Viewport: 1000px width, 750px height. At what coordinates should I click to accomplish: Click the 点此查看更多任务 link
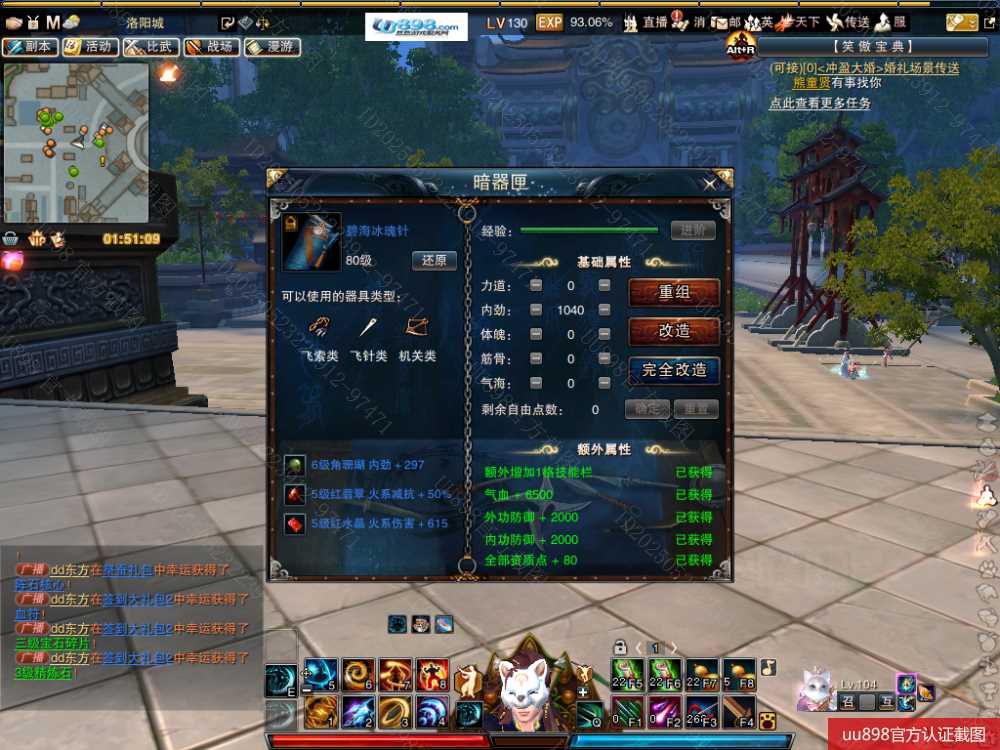[x=820, y=103]
